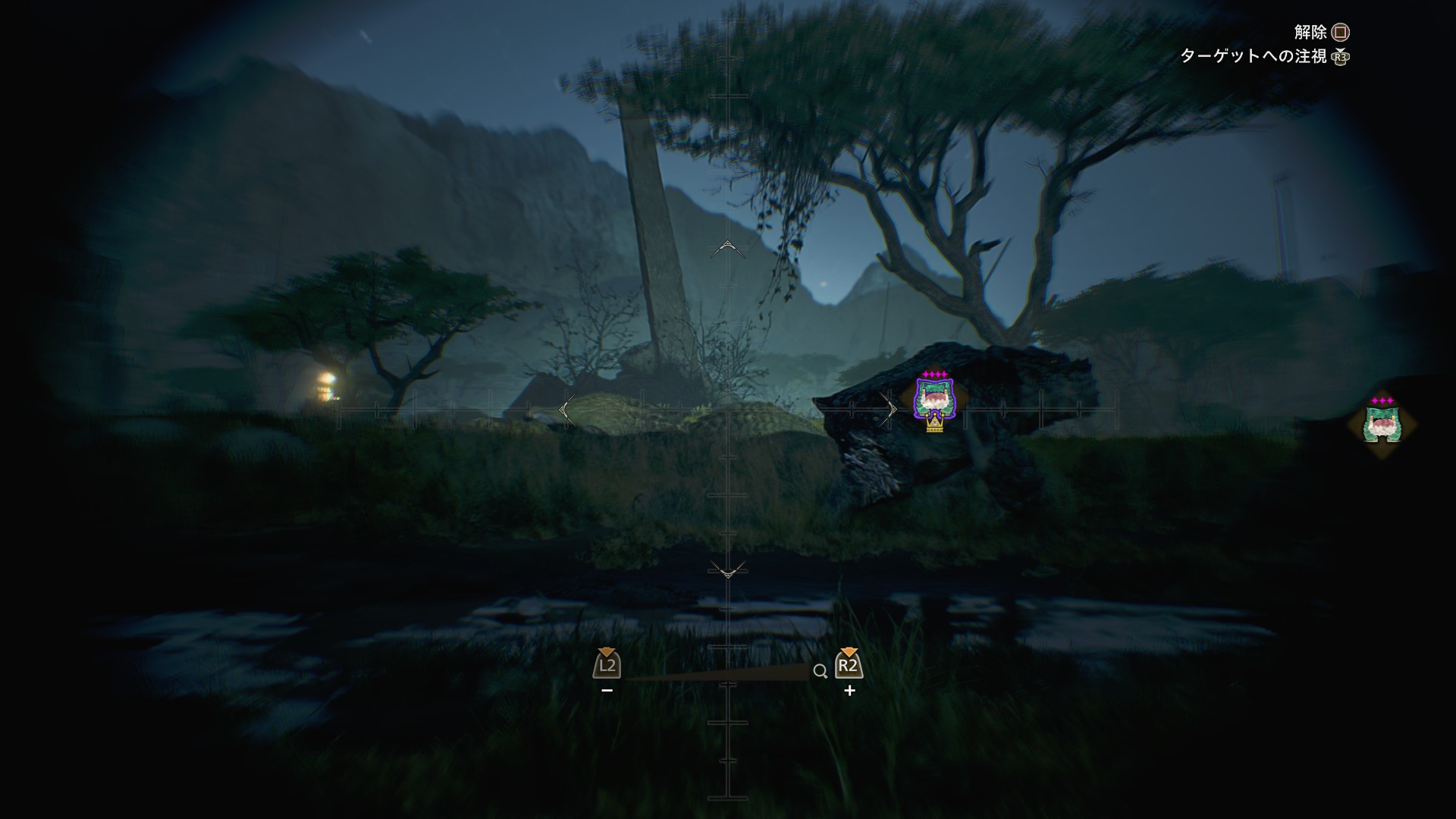Select the monster icon without a crown

pyautogui.click(x=1382, y=424)
